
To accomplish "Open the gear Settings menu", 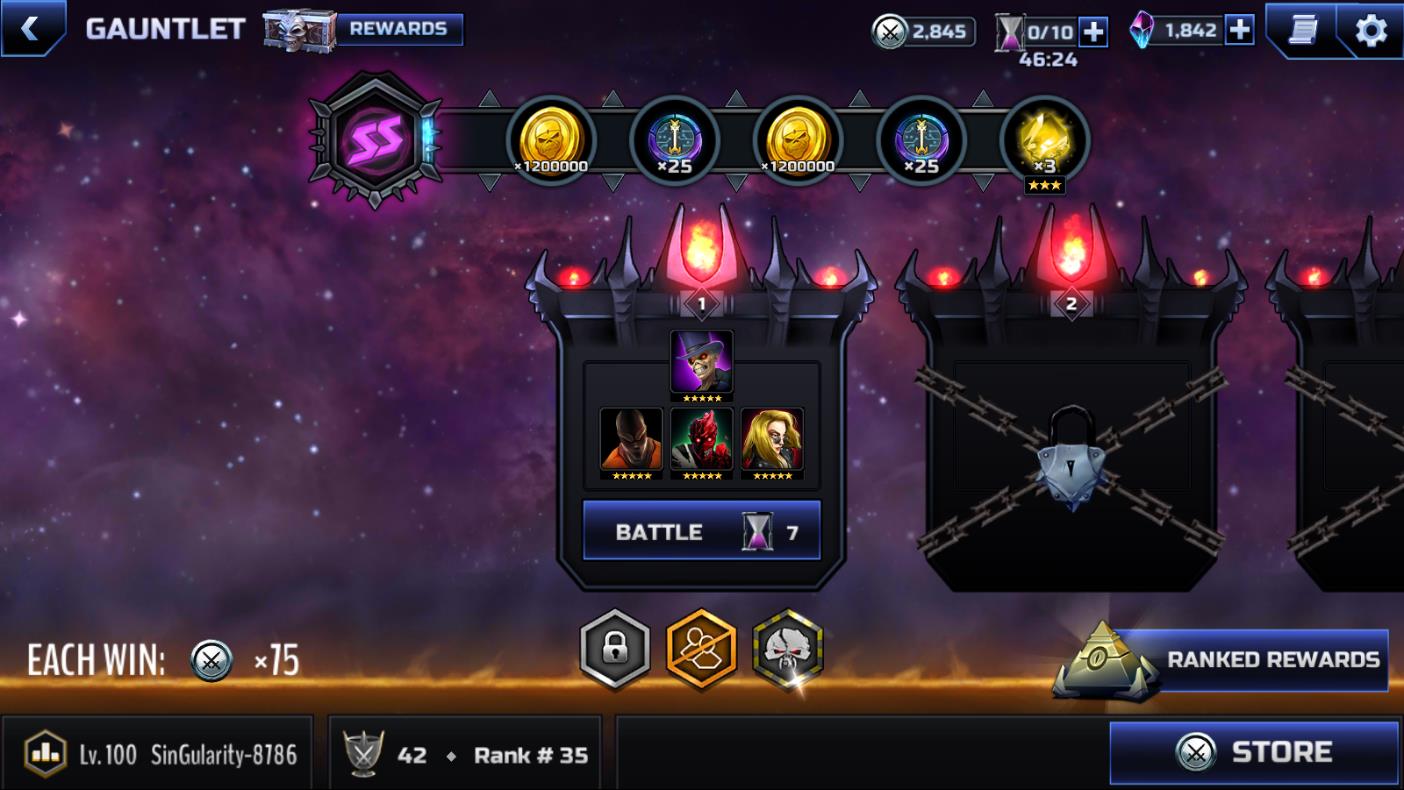I will pyautogui.click(x=1370, y=30).
